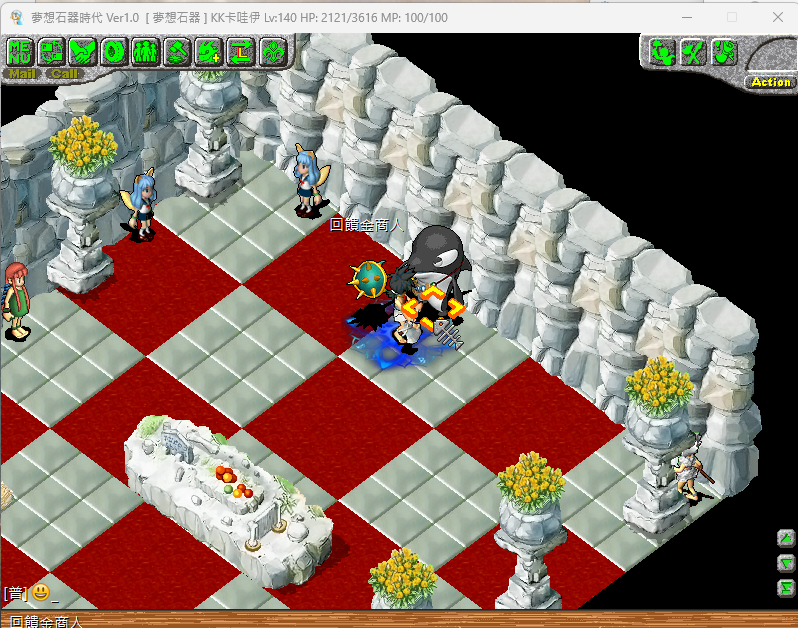The height and width of the screenshot is (628, 798).
Task: Open the handshake trade icon
Action: (82, 51)
